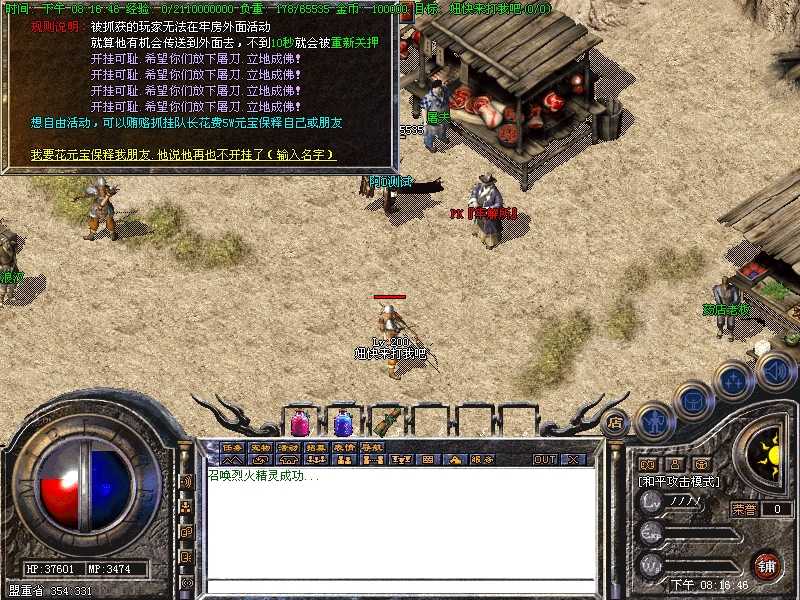Toggle the 和平攻击模式 attack mode label
Image resolution: width=800 pixels, height=600 pixels.
[x=678, y=481]
